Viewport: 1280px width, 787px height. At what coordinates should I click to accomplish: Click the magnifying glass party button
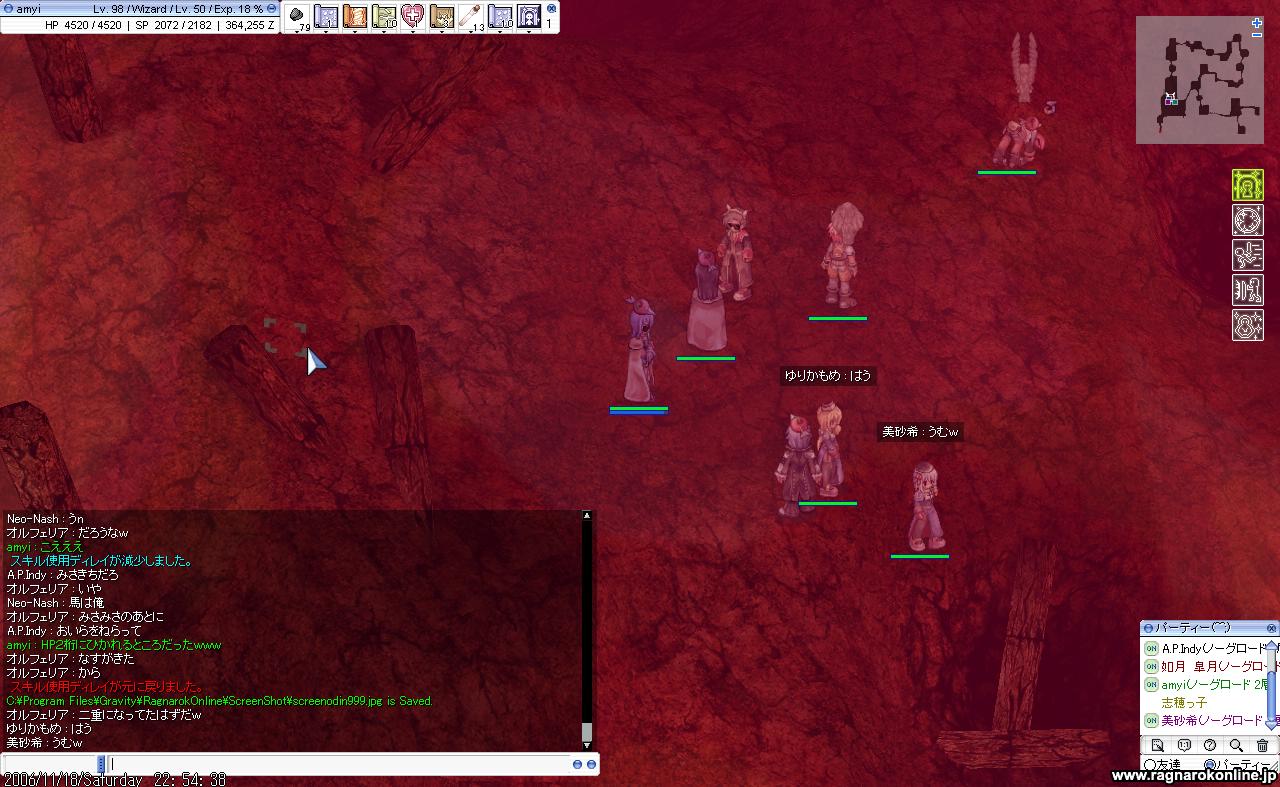[1236, 745]
